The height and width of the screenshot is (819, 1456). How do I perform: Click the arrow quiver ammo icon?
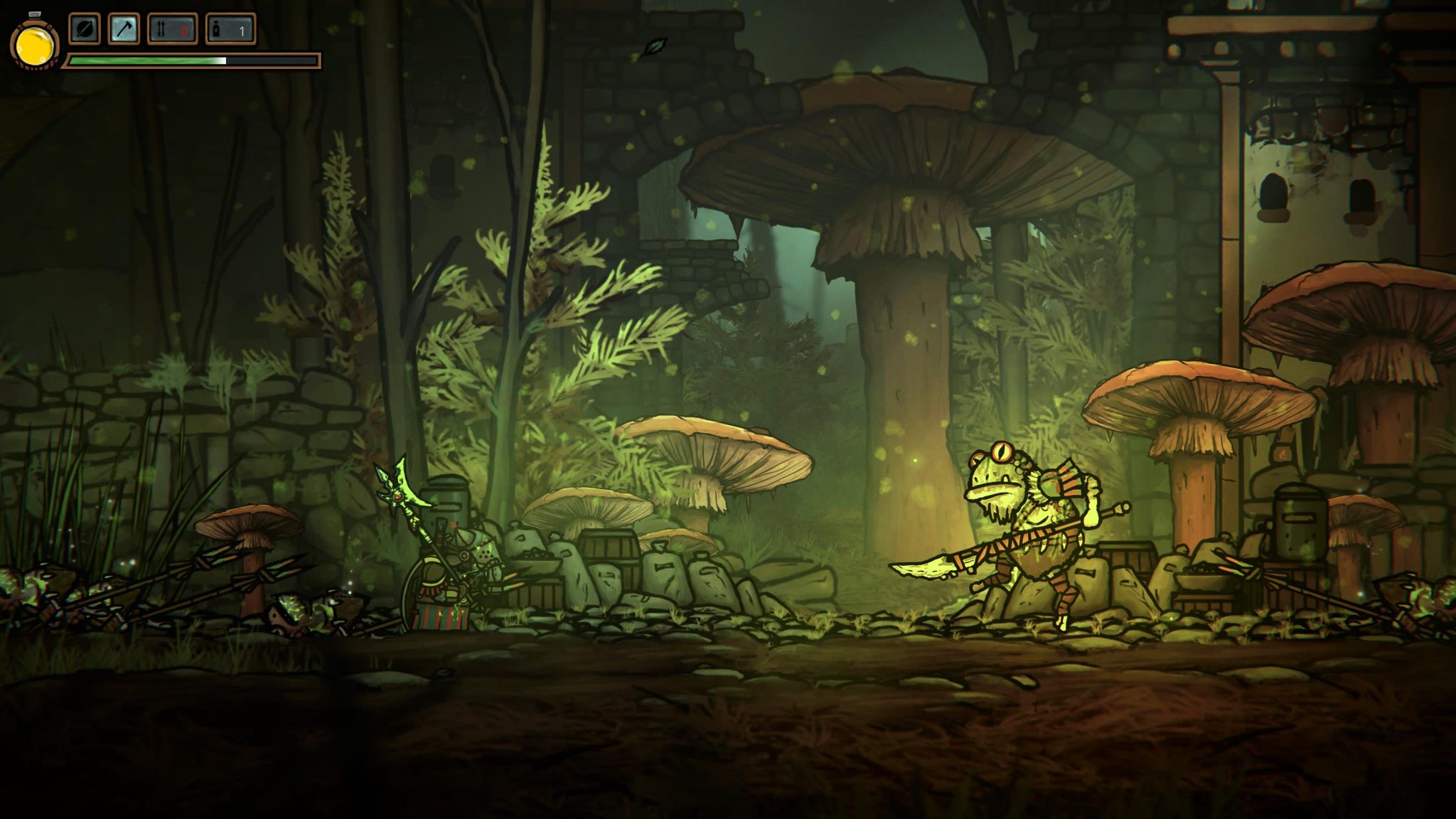pos(161,28)
